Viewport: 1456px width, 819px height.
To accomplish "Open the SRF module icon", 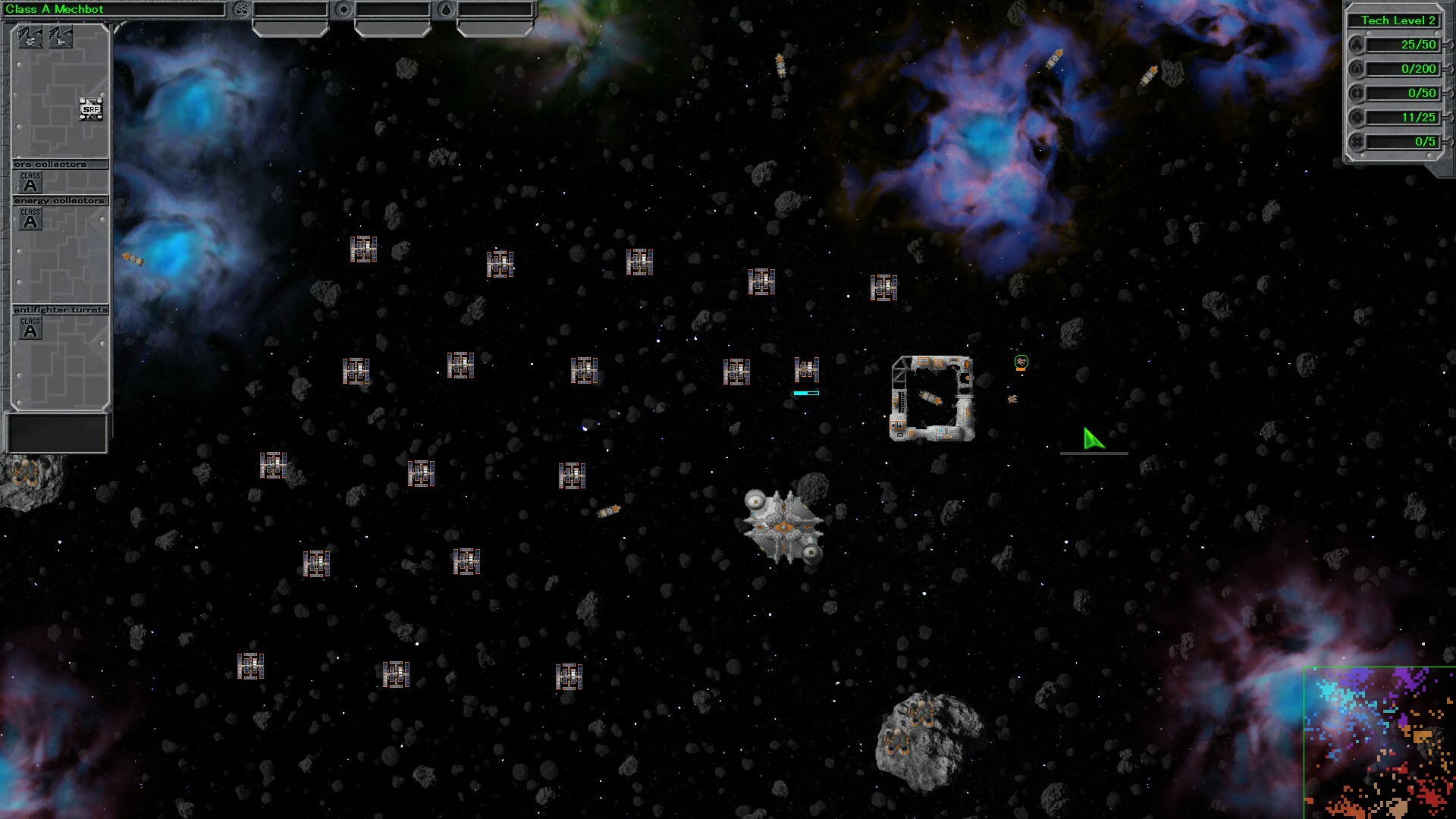I will pyautogui.click(x=90, y=108).
